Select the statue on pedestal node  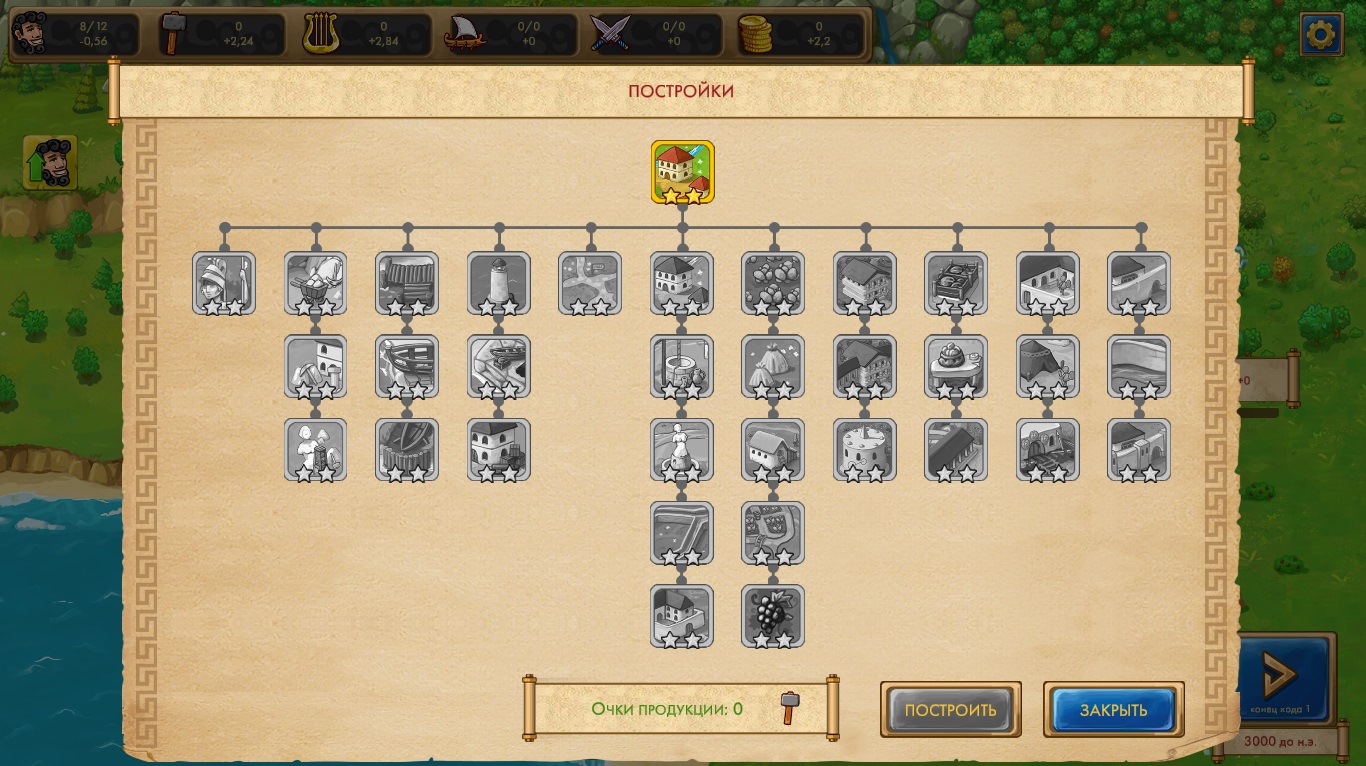tap(682, 449)
